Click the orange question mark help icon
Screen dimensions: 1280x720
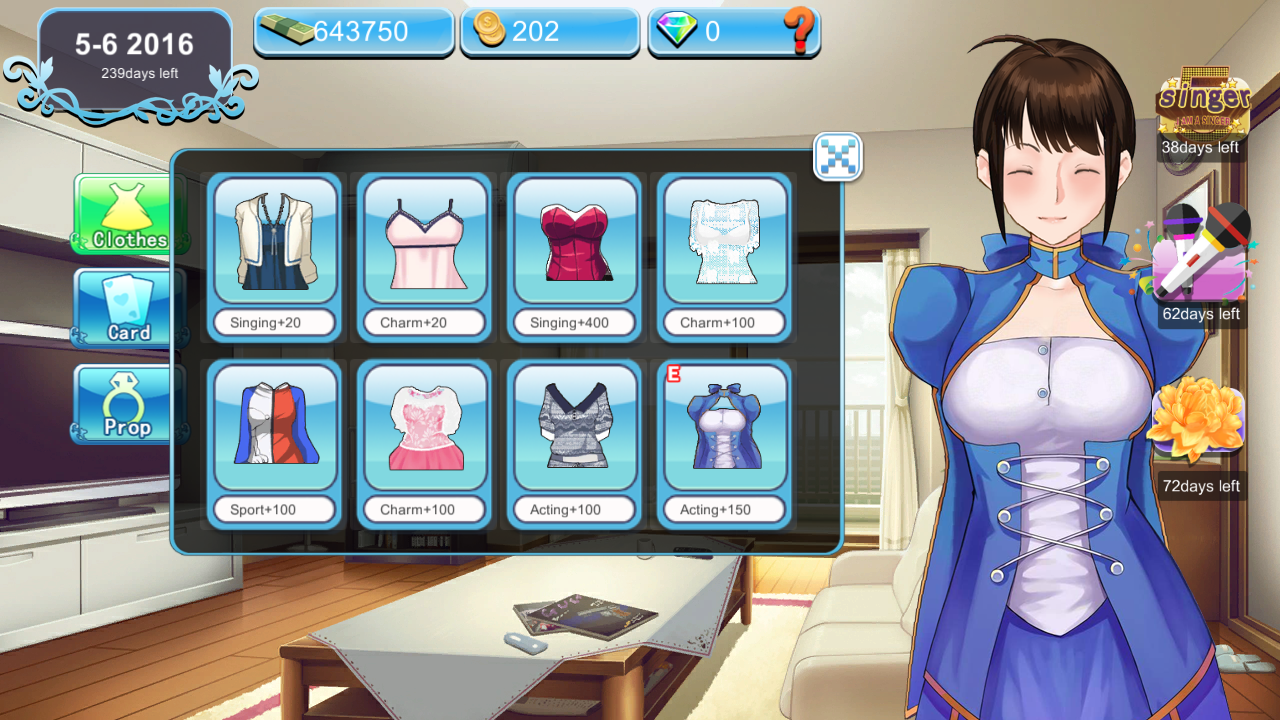[x=800, y=32]
